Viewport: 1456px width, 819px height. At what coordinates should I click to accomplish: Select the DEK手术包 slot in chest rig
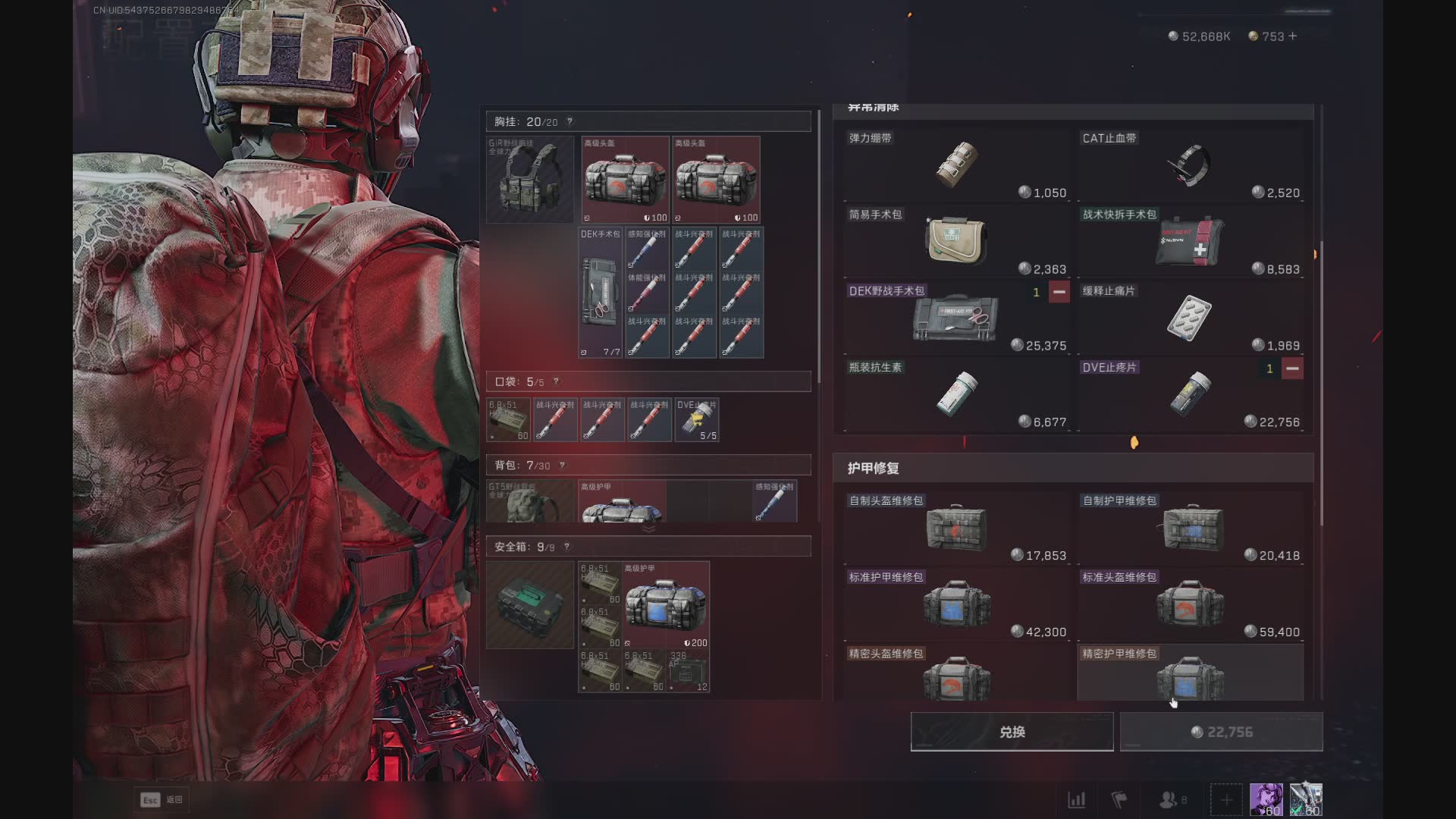click(x=600, y=293)
